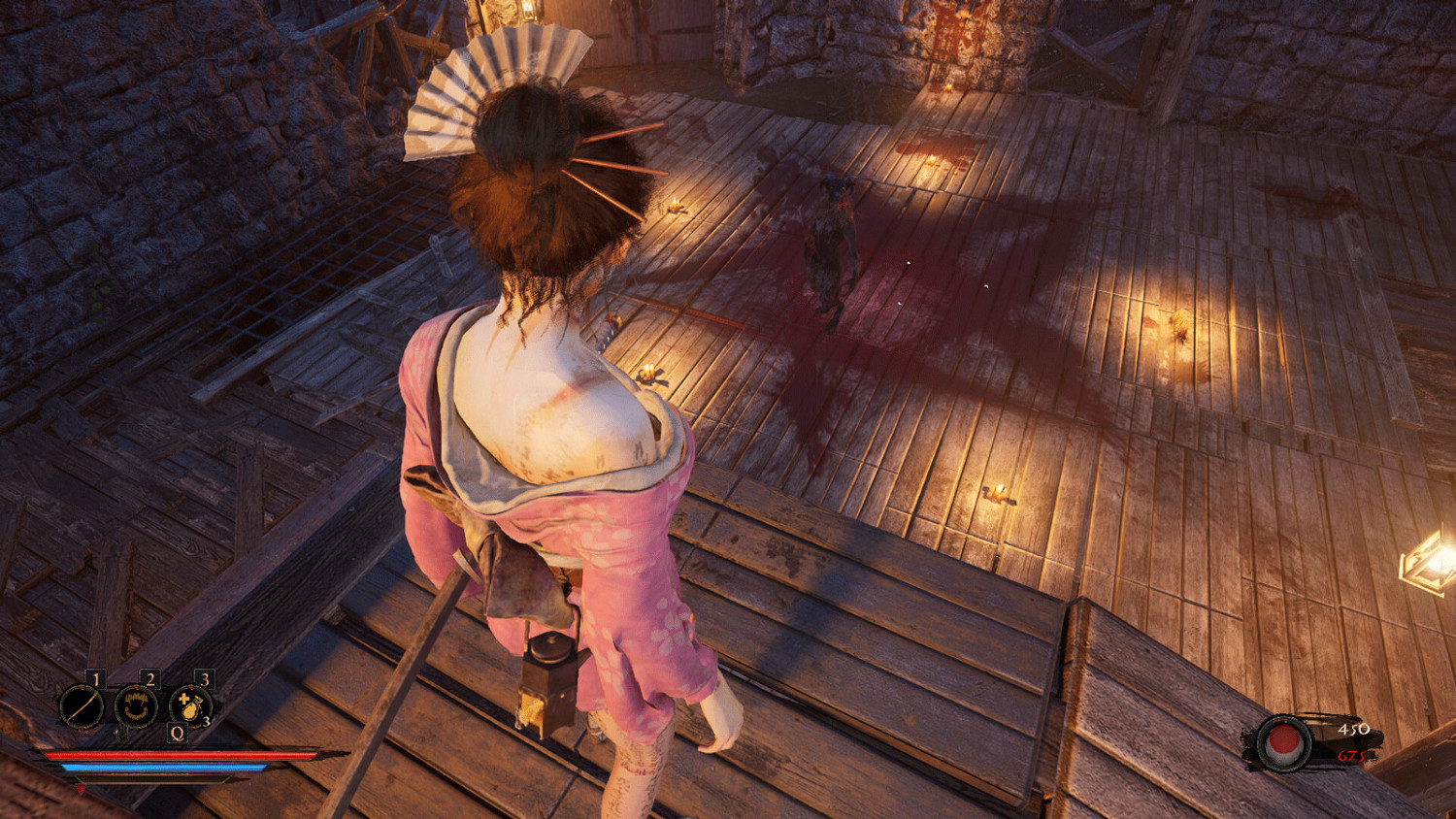Click the red currency value 675
1456x819 pixels.
point(1351,756)
